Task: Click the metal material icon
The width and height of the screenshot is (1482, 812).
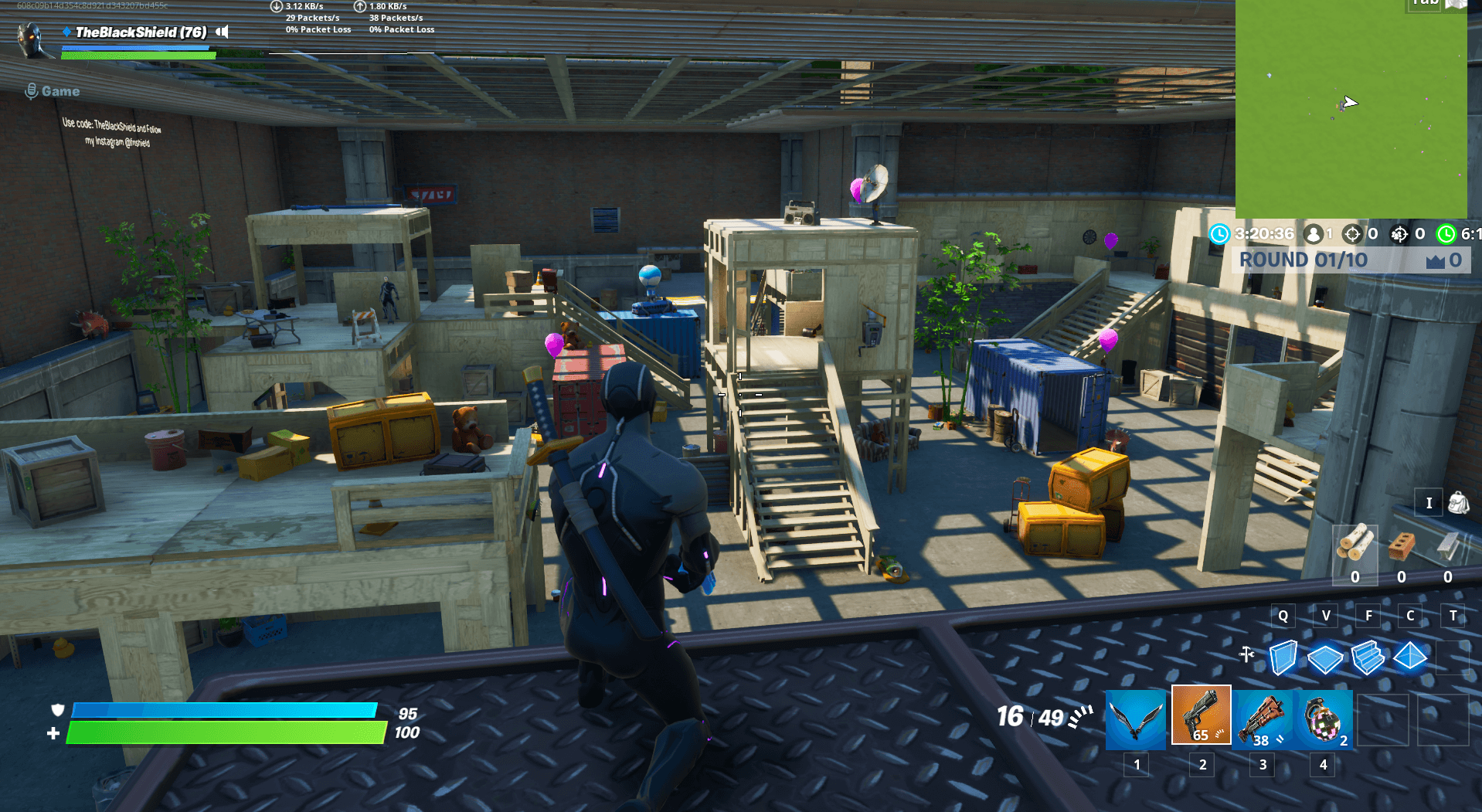Action: (1446, 545)
